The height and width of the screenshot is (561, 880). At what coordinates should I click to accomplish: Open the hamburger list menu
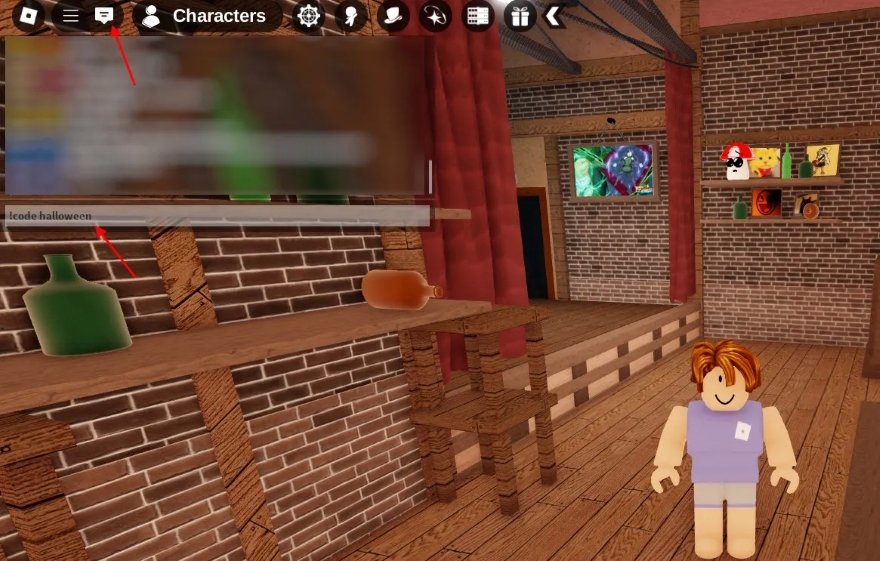[70, 16]
